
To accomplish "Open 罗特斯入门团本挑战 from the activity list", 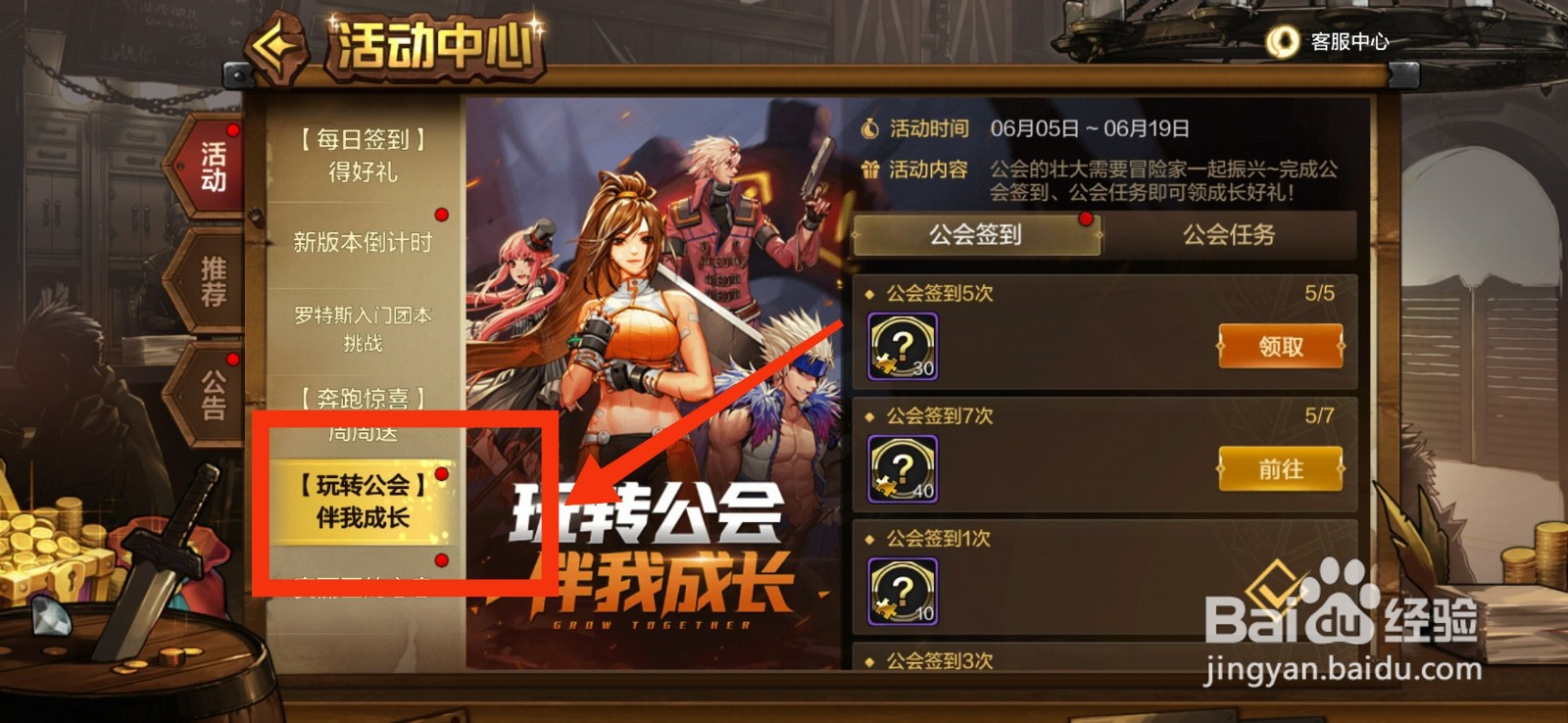I will pyautogui.click(x=363, y=328).
